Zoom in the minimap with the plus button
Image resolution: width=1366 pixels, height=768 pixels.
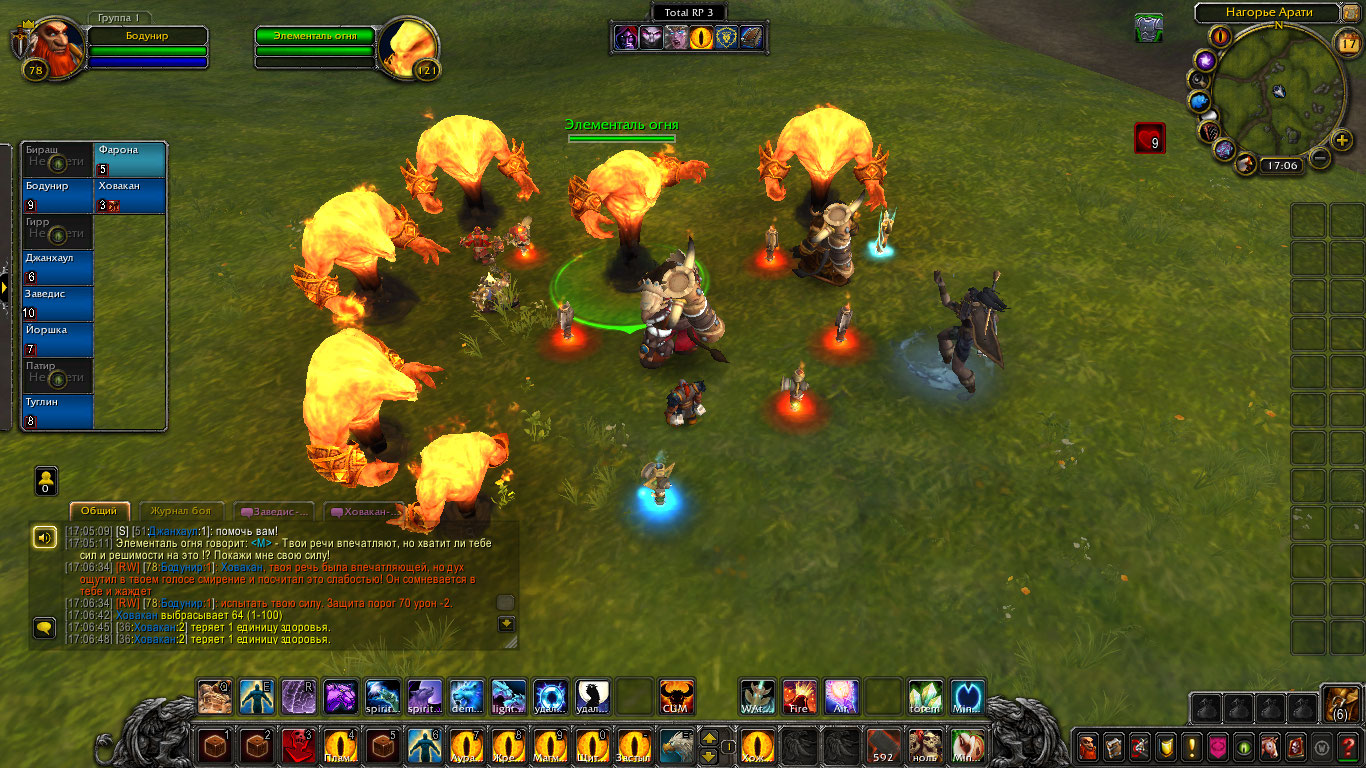(x=1342, y=140)
